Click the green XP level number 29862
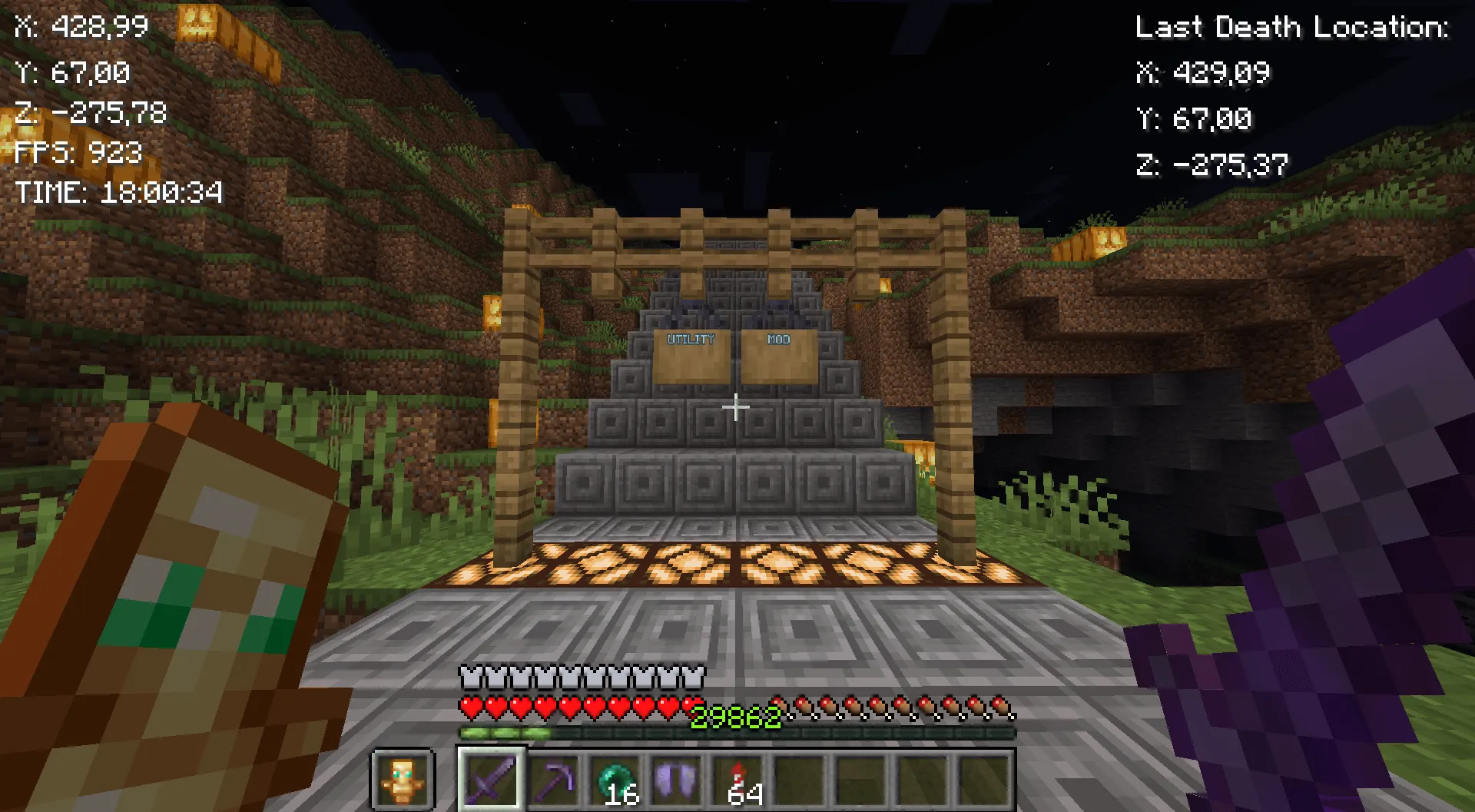 tap(735, 717)
